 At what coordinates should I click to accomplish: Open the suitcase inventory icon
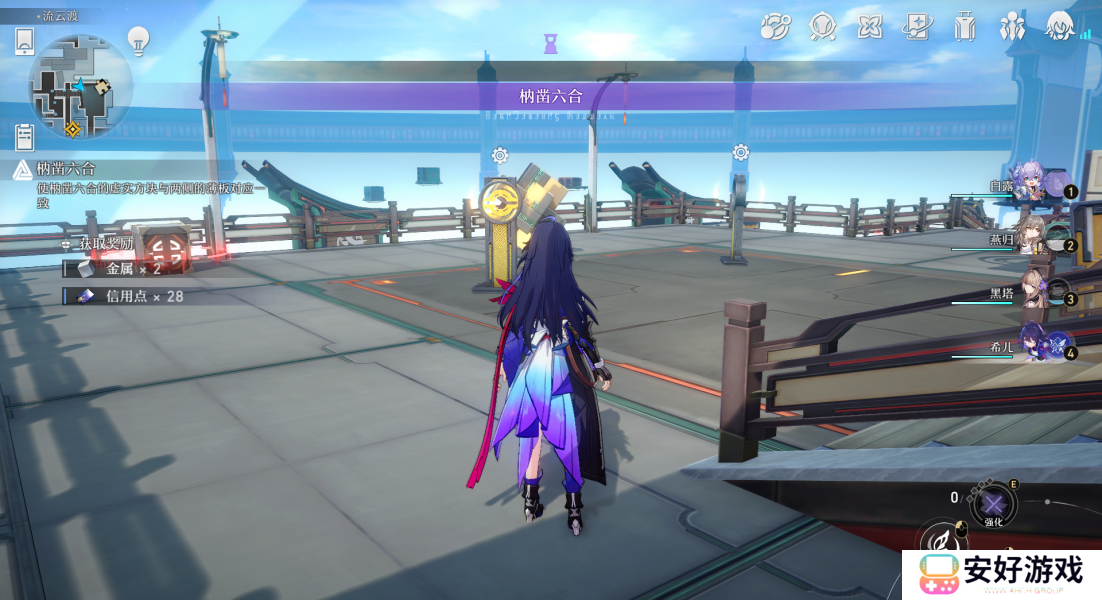[965, 27]
